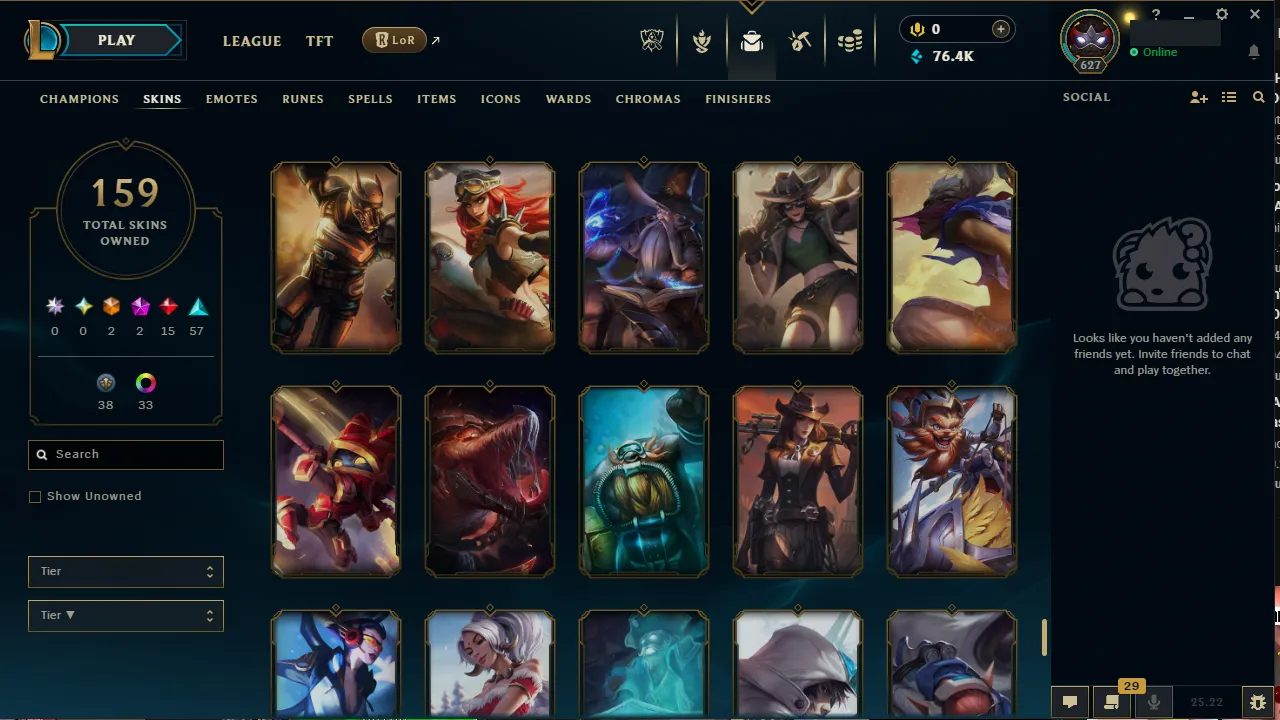The image size is (1280, 720).
Task: Open the second Tier sort dropdown
Action: [125, 615]
